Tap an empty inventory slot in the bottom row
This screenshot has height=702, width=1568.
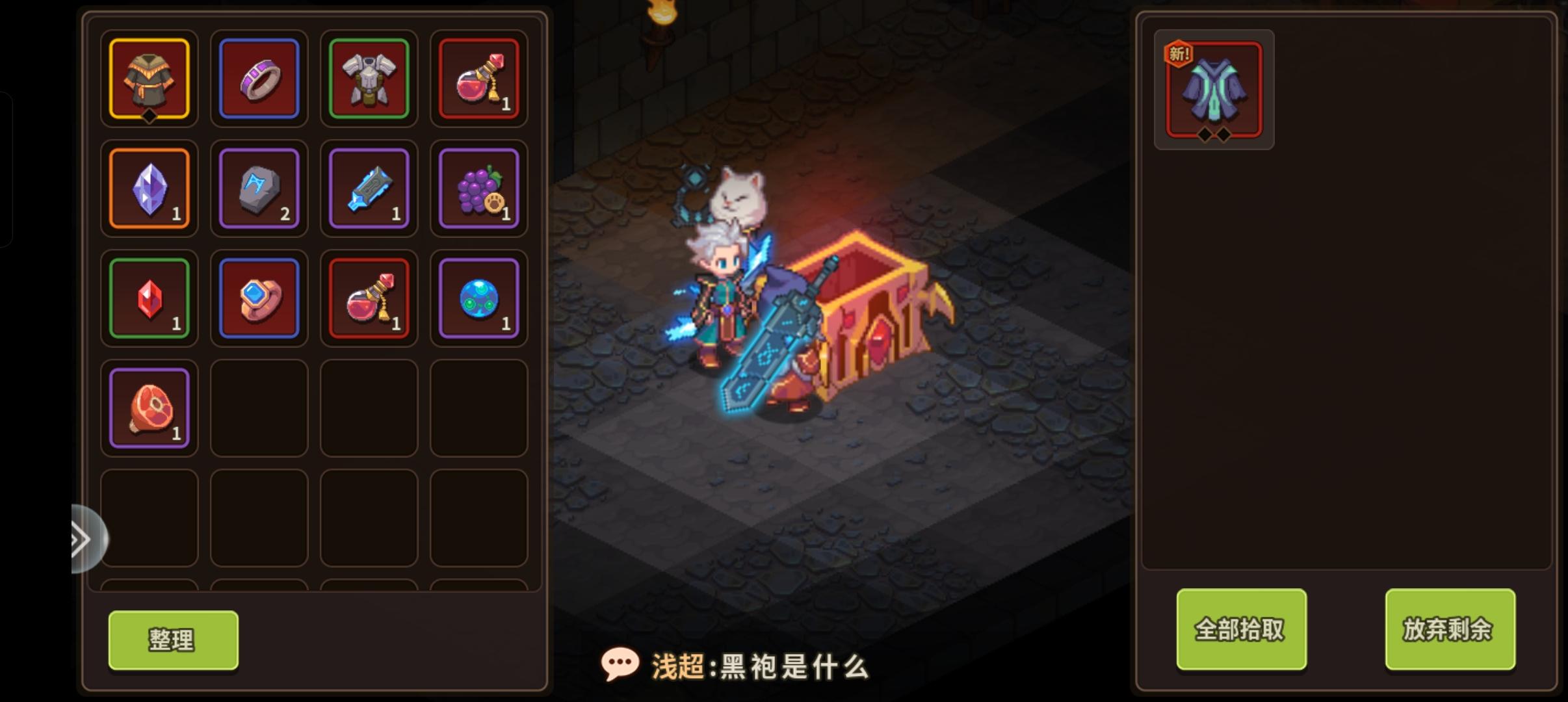click(x=259, y=517)
